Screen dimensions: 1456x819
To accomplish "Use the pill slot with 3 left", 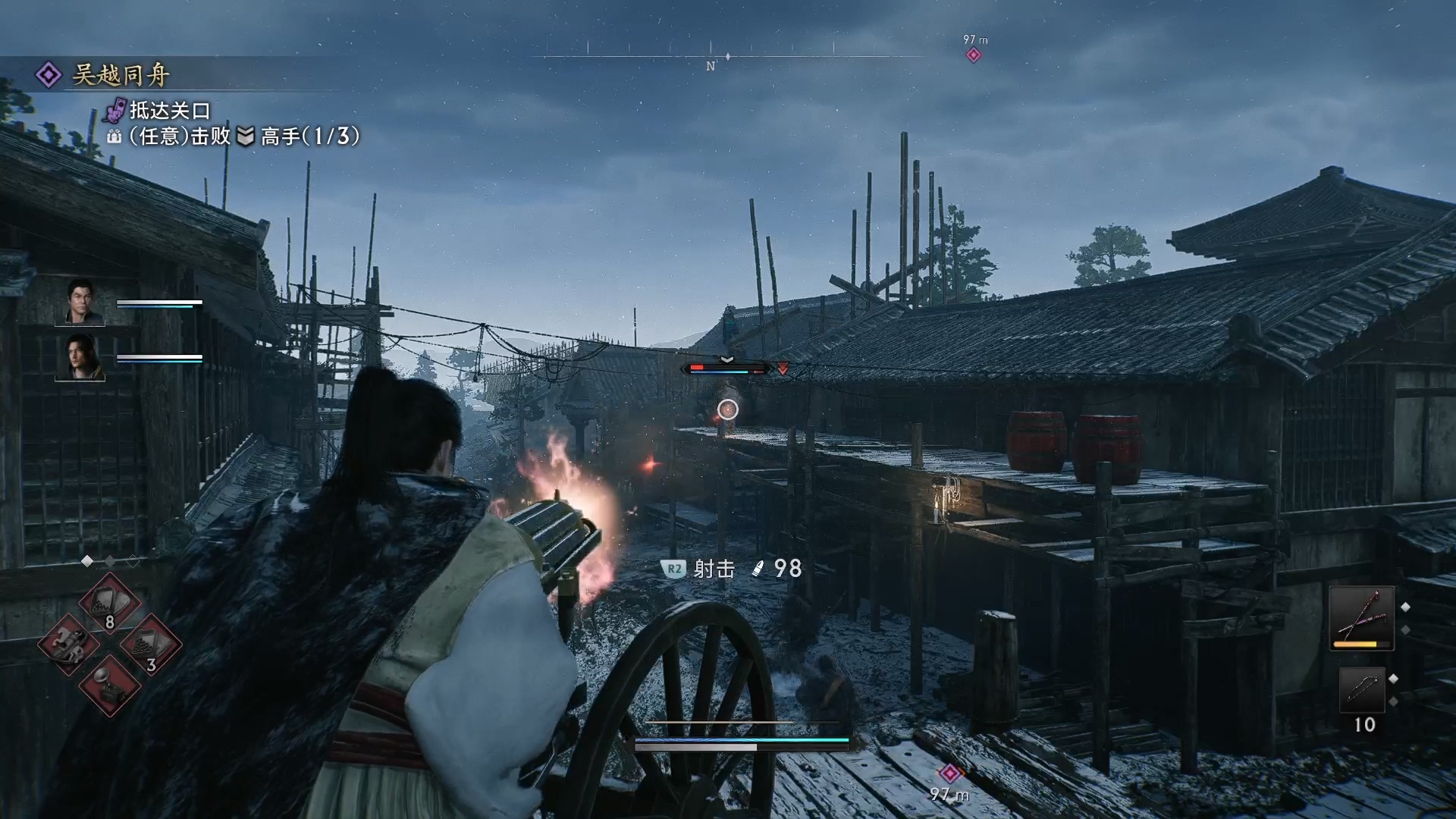I will click(x=150, y=645).
